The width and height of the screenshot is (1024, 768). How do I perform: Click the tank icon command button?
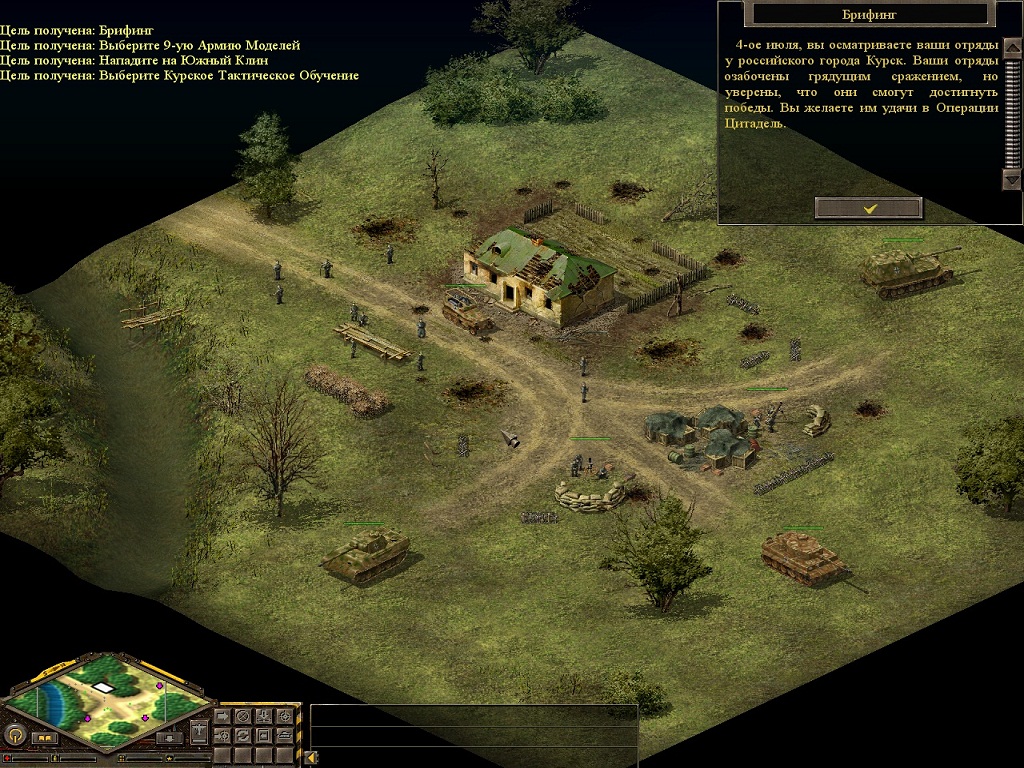pos(285,735)
